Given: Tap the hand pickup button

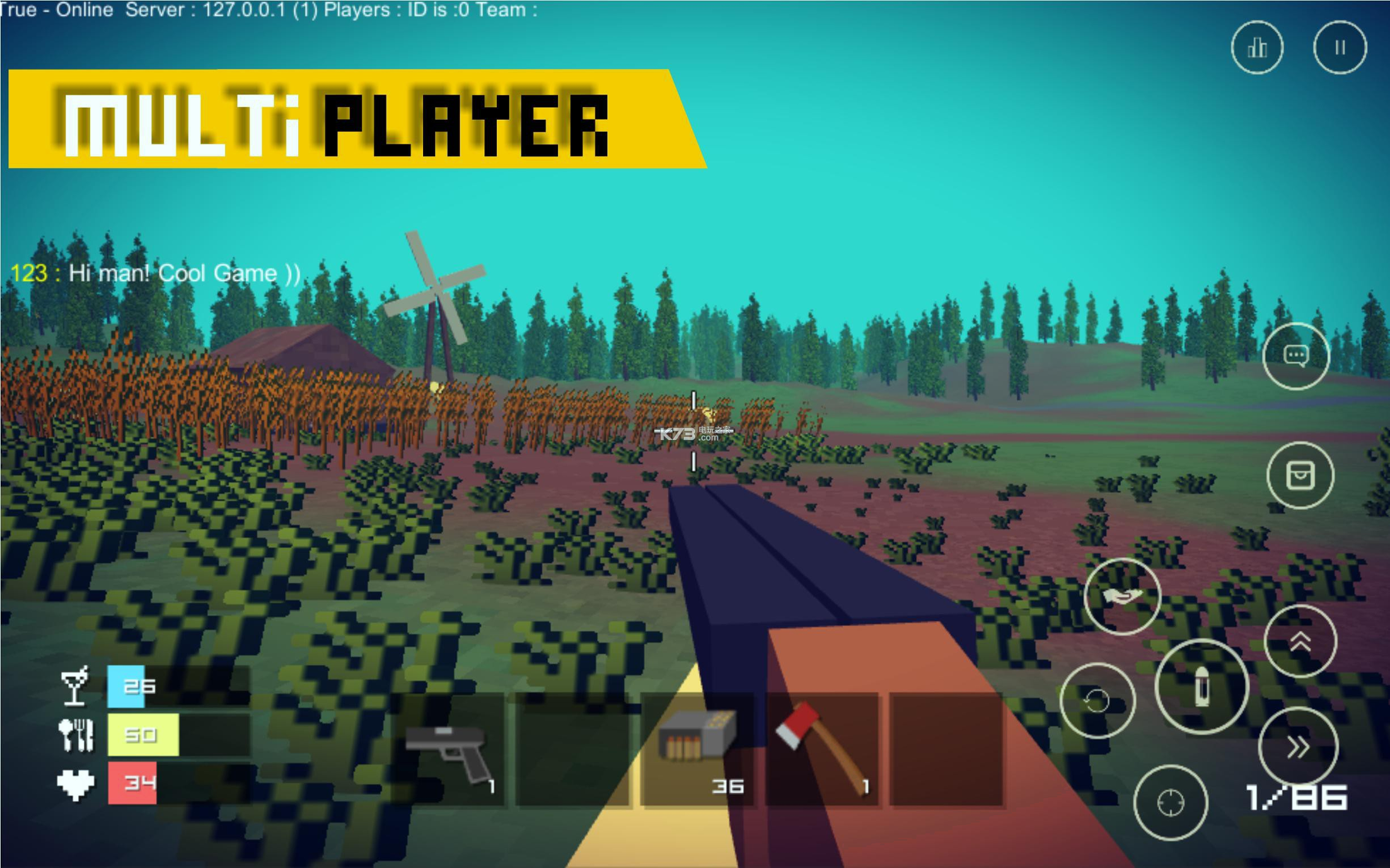Looking at the screenshot, I should point(1122,596).
